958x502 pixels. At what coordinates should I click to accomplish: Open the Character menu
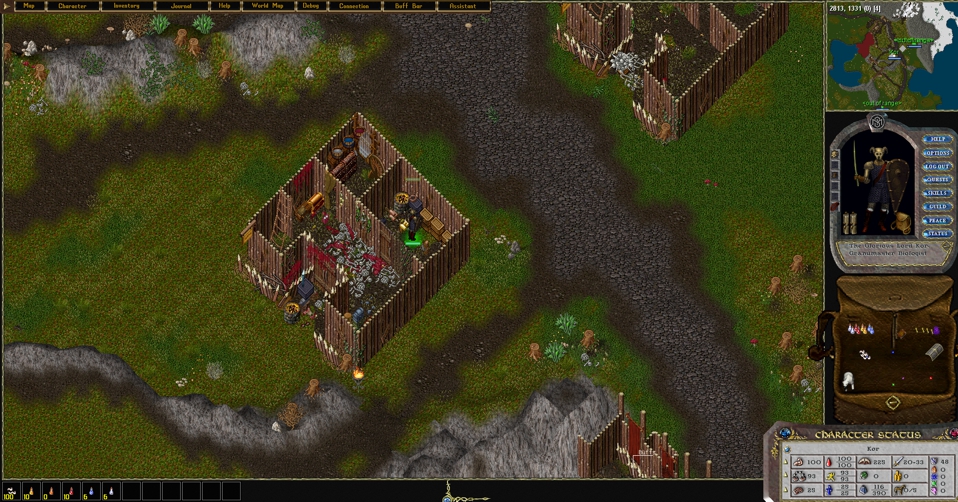point(73,6)
